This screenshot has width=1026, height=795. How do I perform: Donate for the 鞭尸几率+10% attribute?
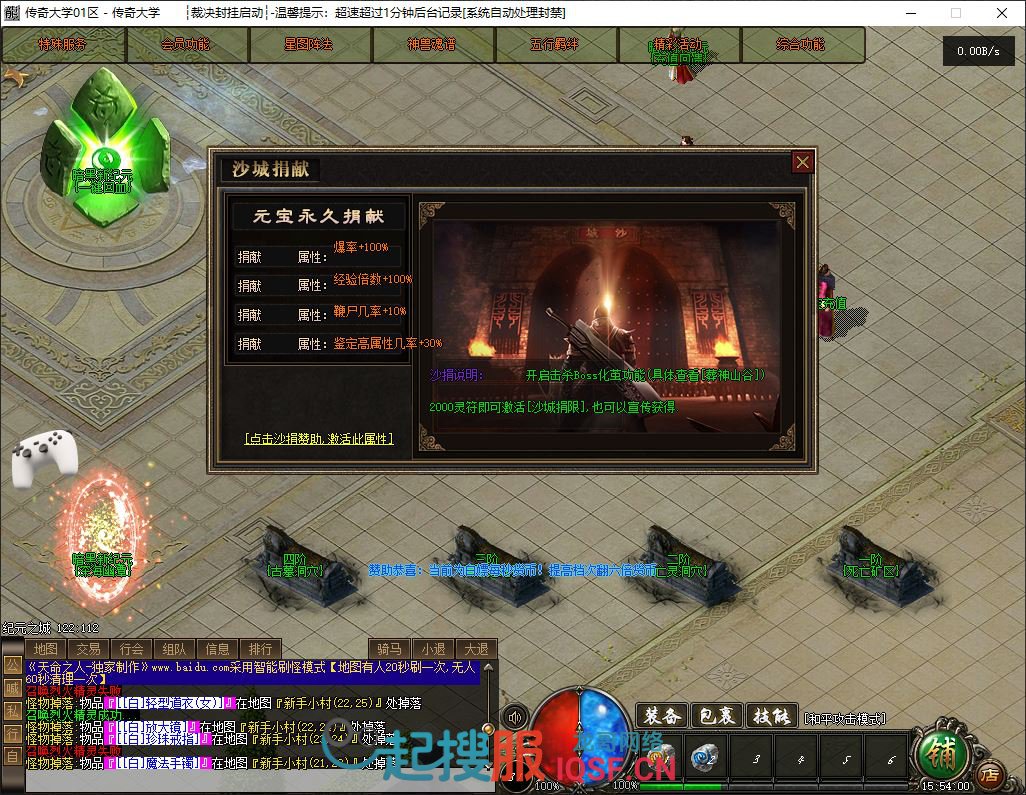click(x=250, y=314)
